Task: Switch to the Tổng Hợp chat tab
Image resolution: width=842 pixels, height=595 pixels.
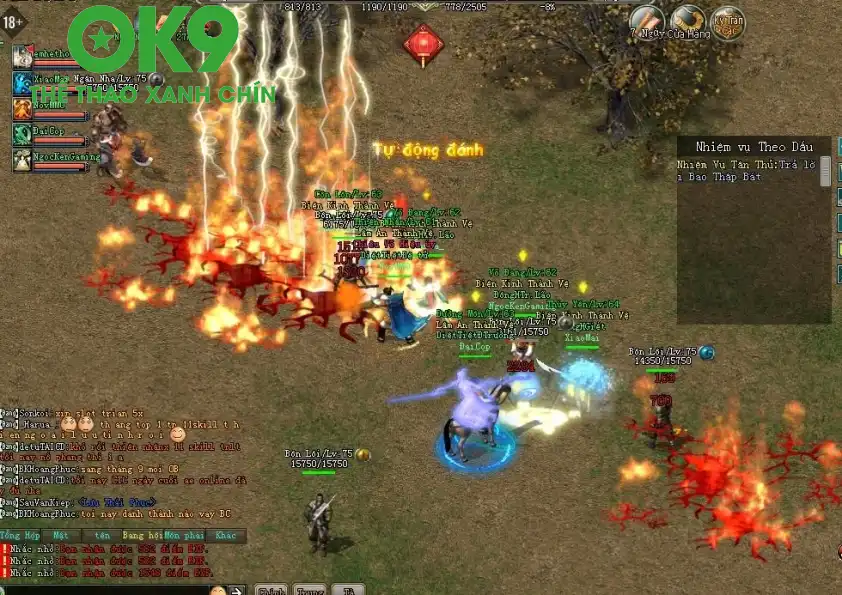Action: coord(19,535)
